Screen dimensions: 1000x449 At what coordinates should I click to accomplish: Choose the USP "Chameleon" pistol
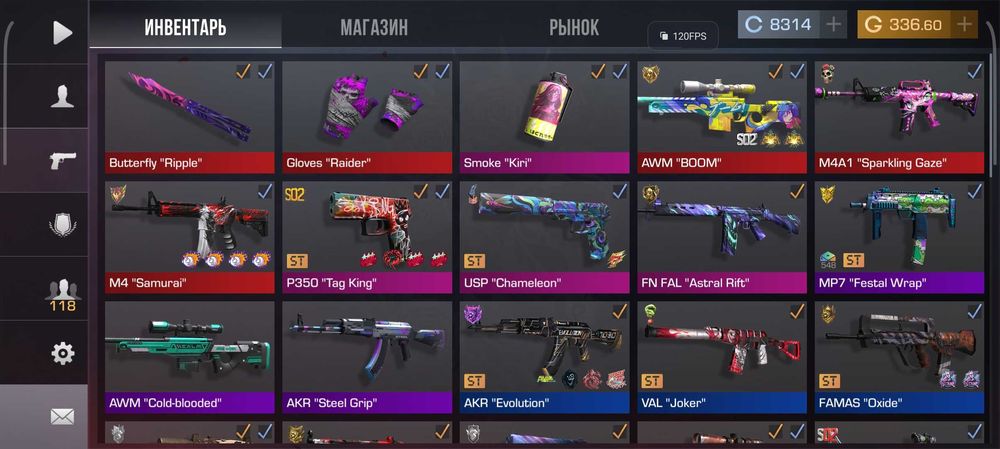(544, 238)
